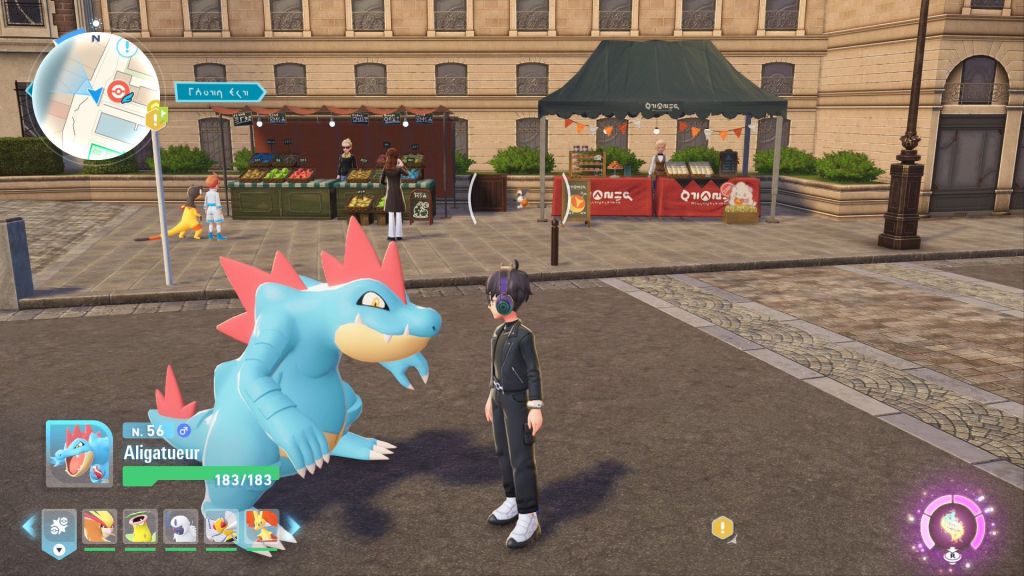
Task: Click the red Pokémon Center marker on minimap
Action: tap(119, 91)
